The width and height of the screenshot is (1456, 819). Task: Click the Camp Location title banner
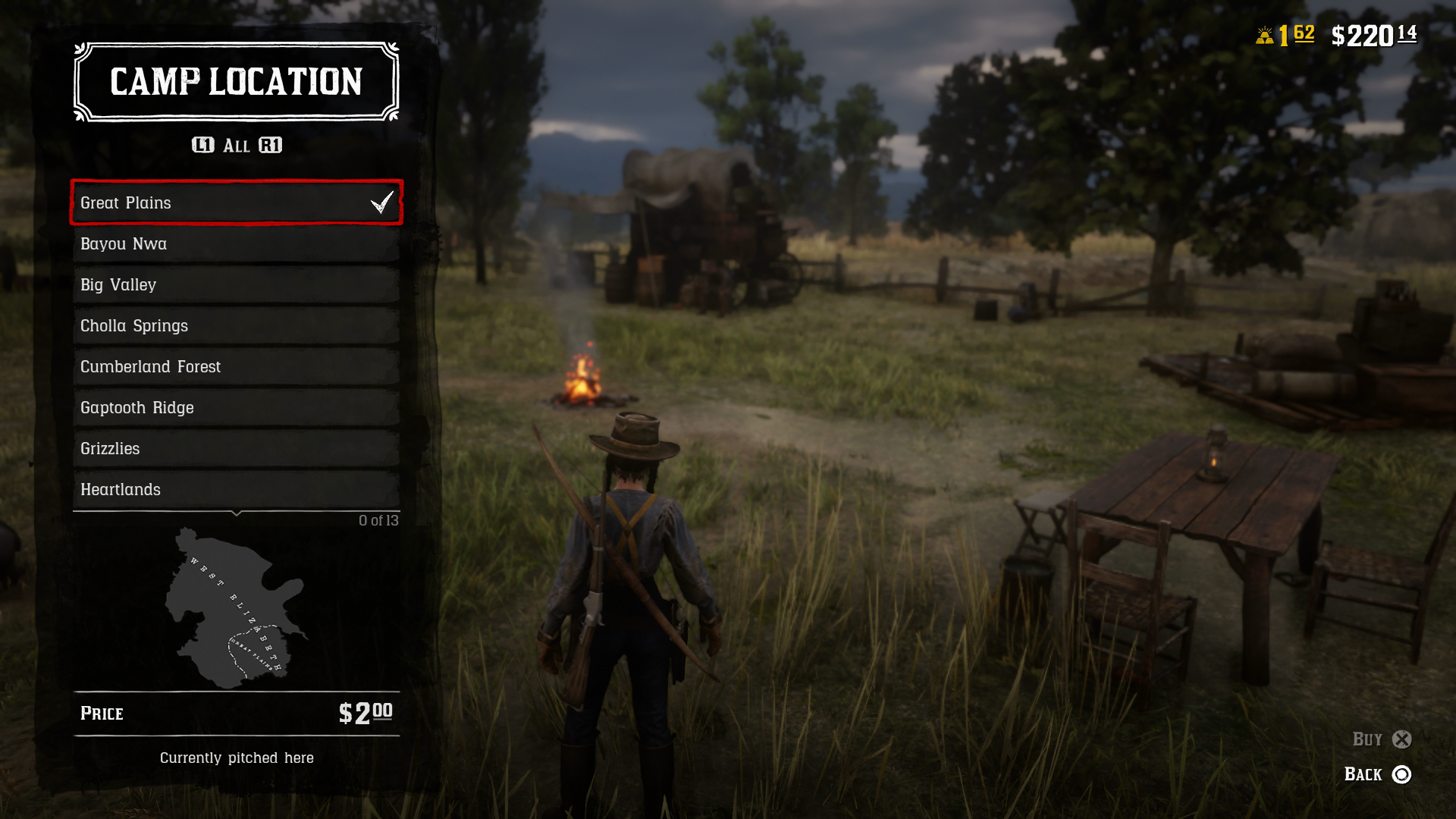pos(236,82)
